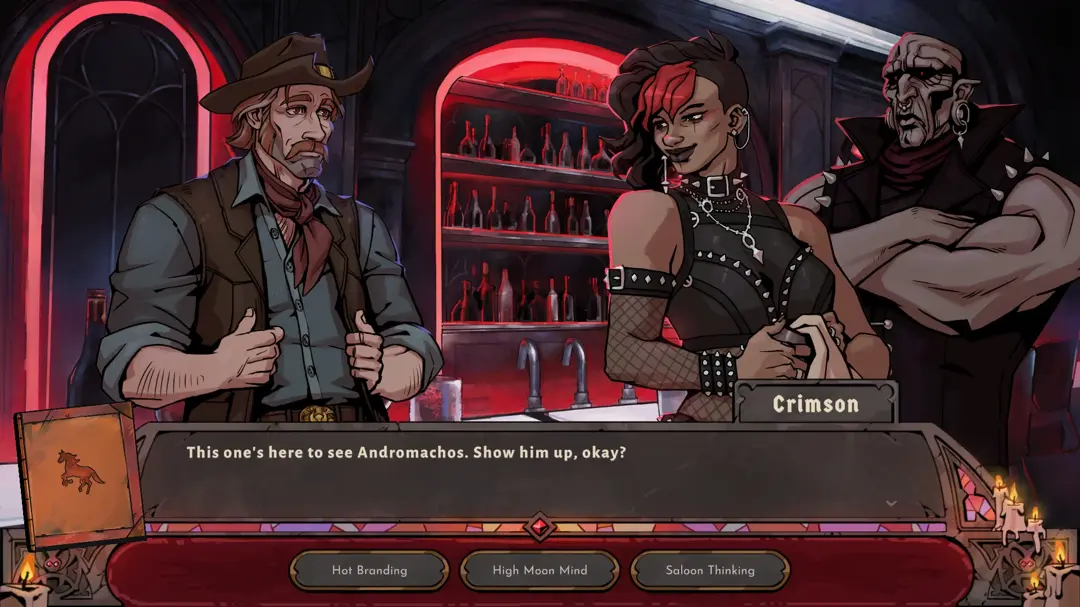Advance dialogue with the small down arrow
This screenshot has height=607, width=1080.
click(x=891, y=503)
